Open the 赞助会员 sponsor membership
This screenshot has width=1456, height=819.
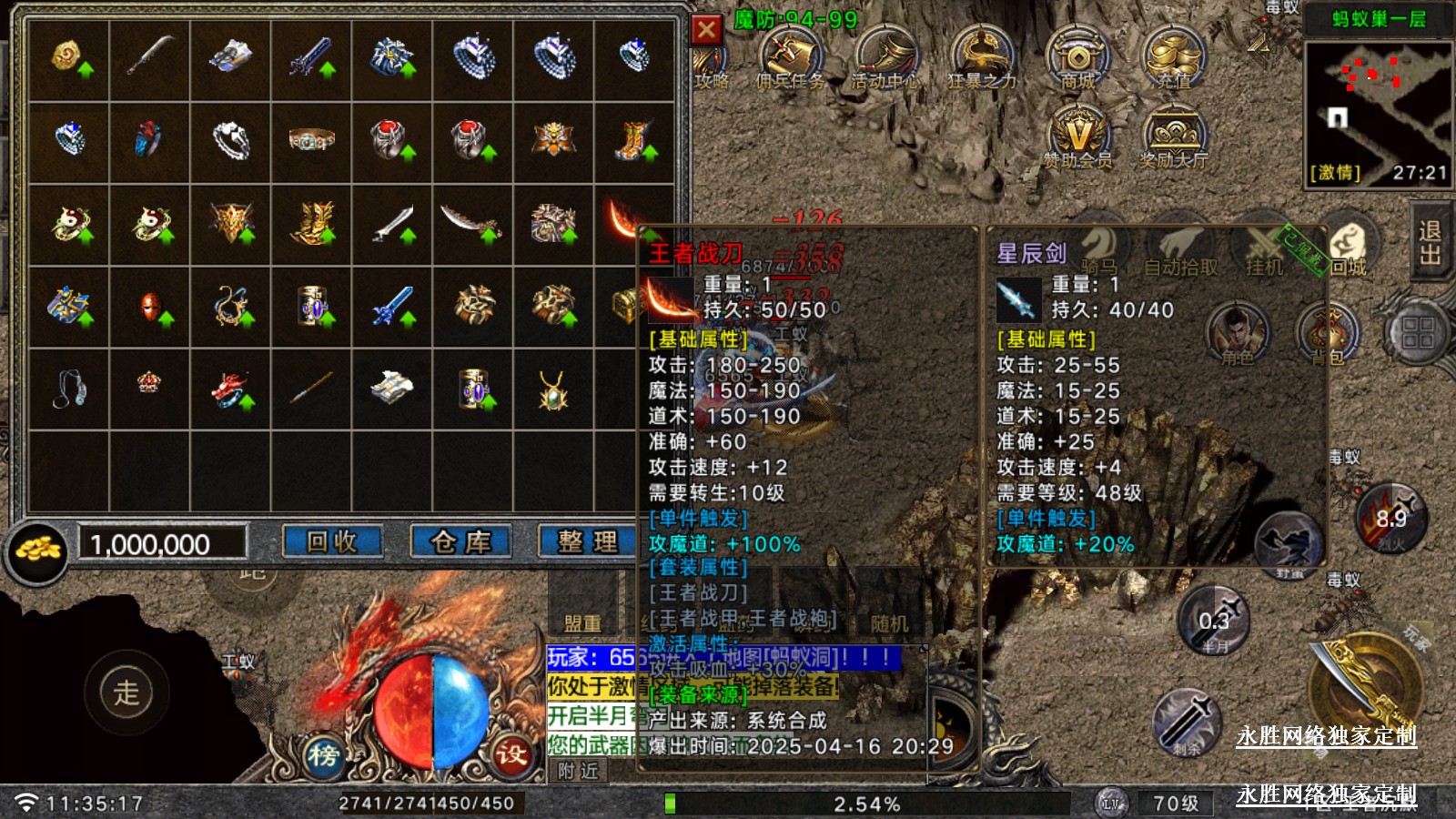click(1077, 136)
